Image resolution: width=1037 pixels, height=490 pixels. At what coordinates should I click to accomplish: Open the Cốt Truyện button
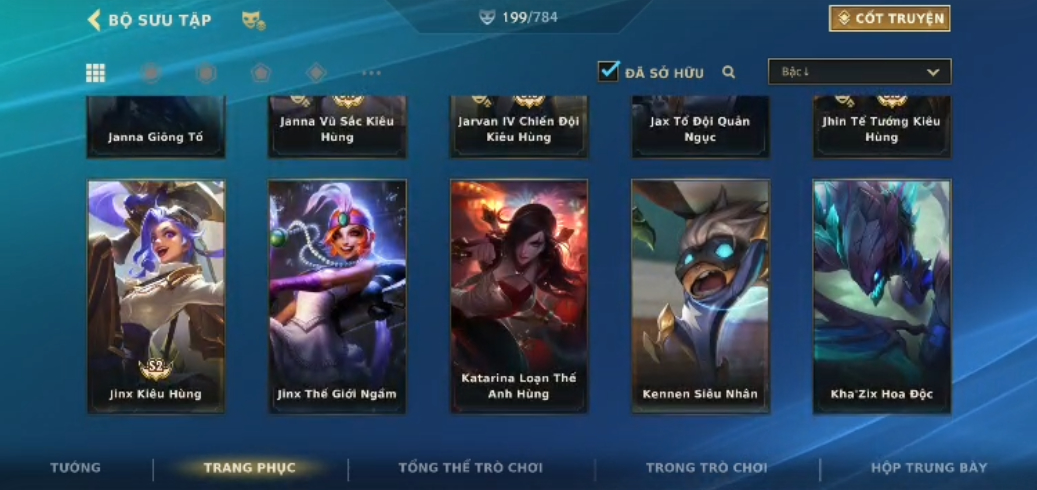[889, 19]
